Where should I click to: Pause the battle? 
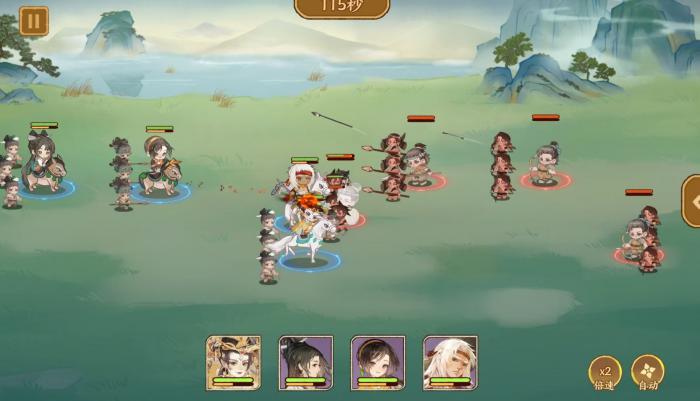(33, 20)
